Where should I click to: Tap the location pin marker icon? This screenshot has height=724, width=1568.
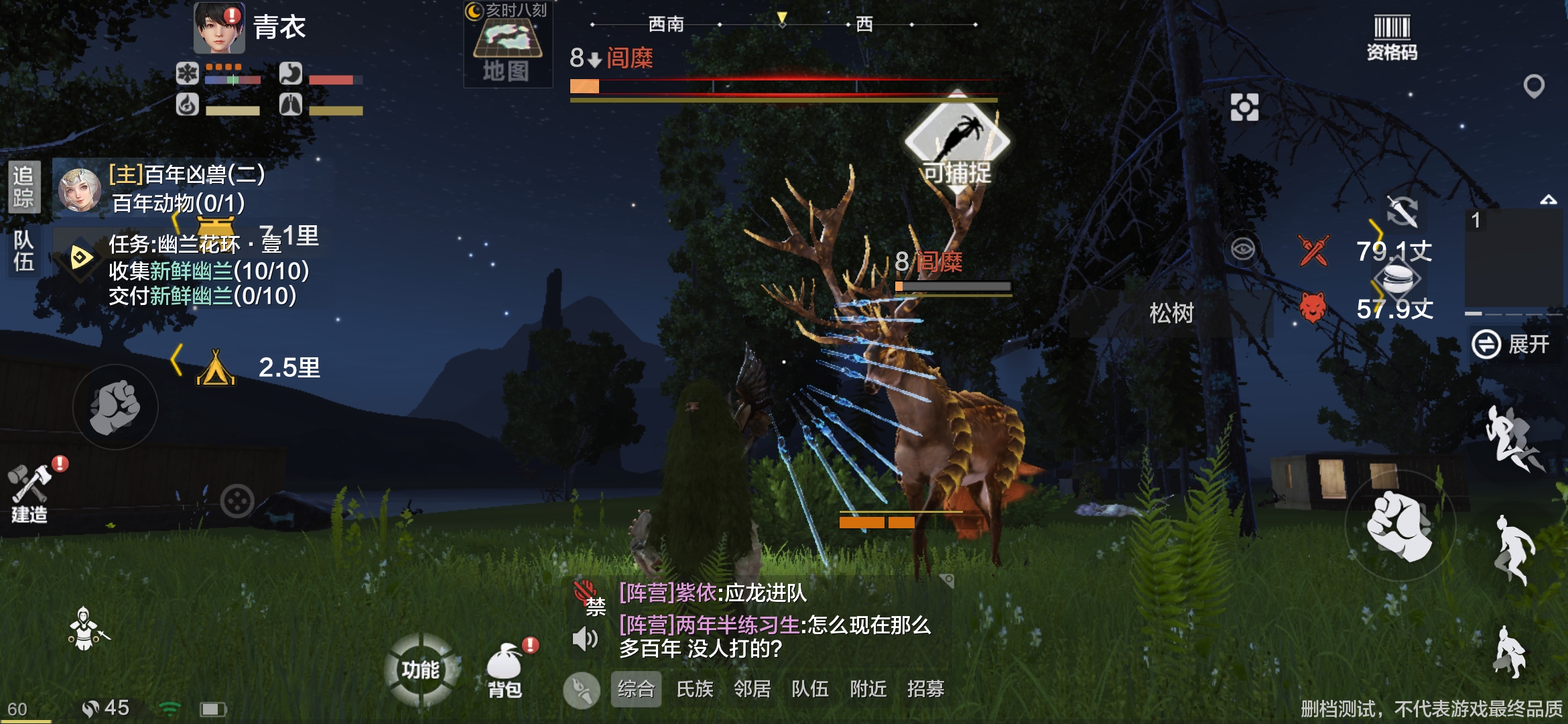click(1534, 86)
